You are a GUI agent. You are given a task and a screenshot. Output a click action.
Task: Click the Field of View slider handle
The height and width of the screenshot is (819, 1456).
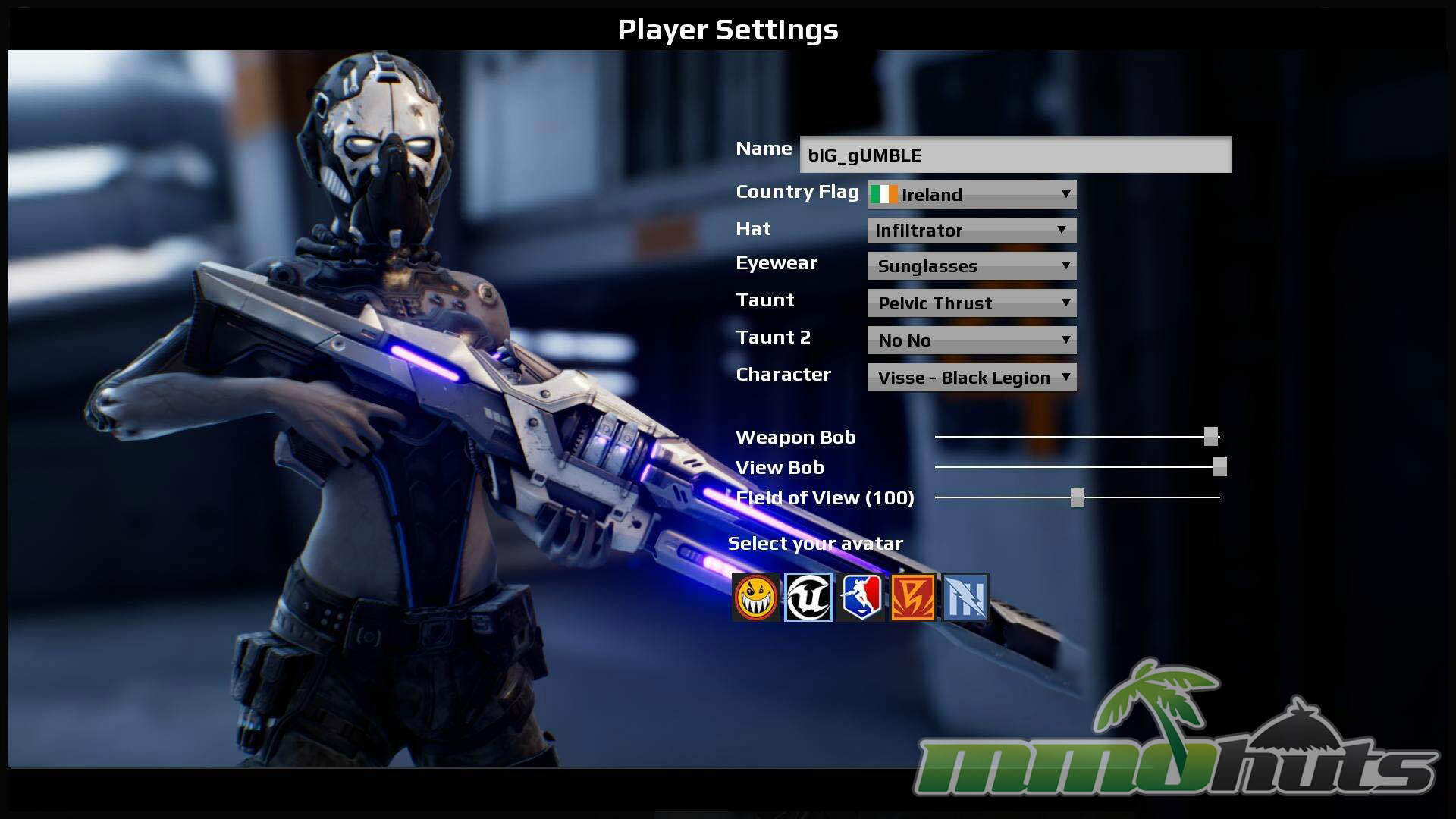(x=1078, y=497)
